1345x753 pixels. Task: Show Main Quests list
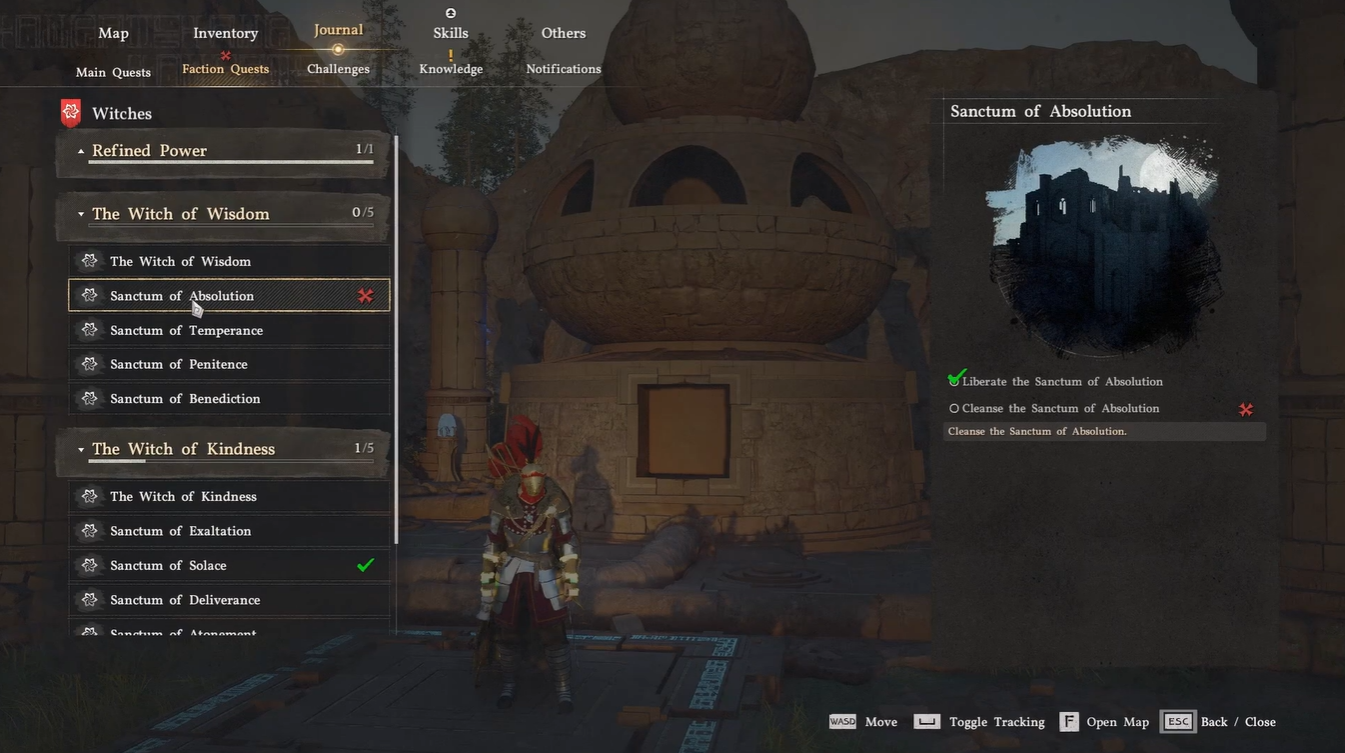coord(113,72)
